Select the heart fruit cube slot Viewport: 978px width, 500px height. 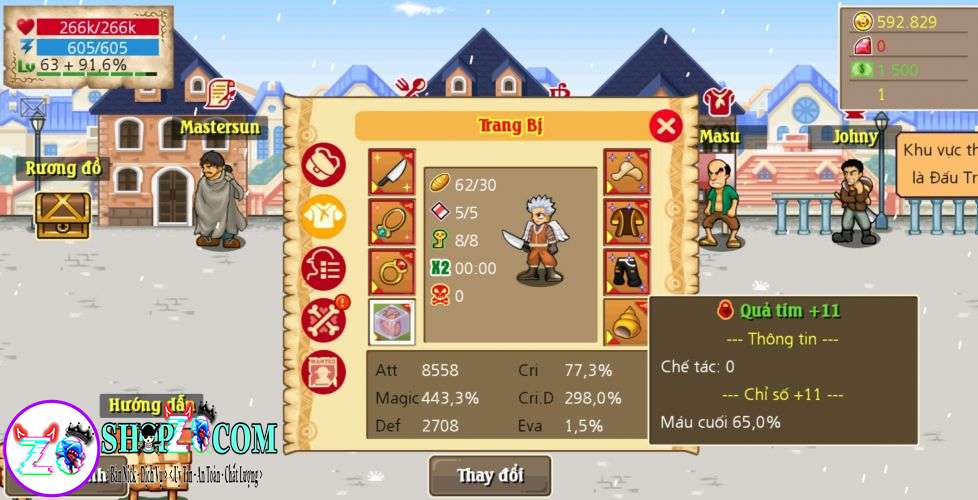(391, 321)
